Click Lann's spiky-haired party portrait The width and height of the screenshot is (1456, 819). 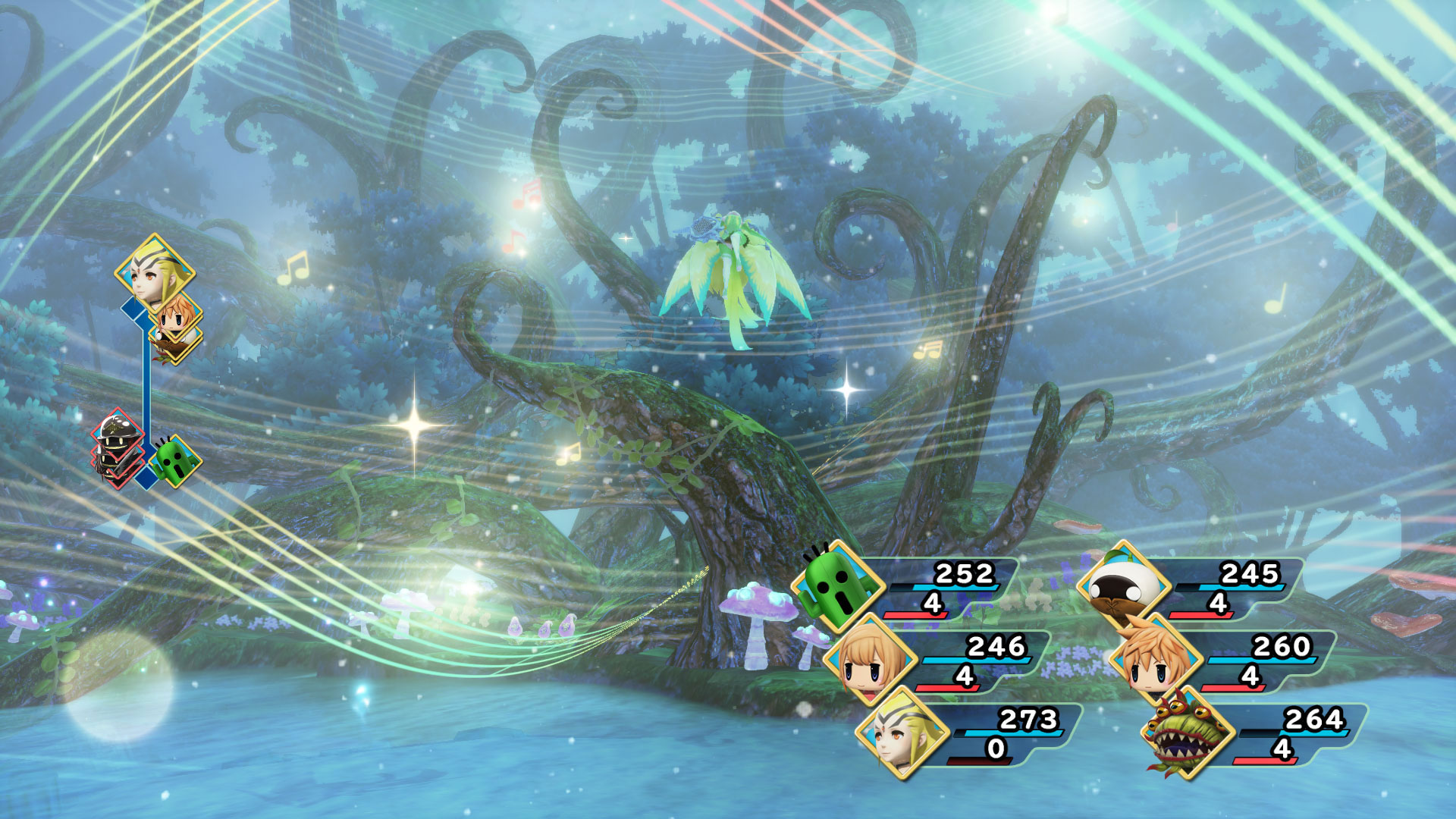tap(1155, 660)
